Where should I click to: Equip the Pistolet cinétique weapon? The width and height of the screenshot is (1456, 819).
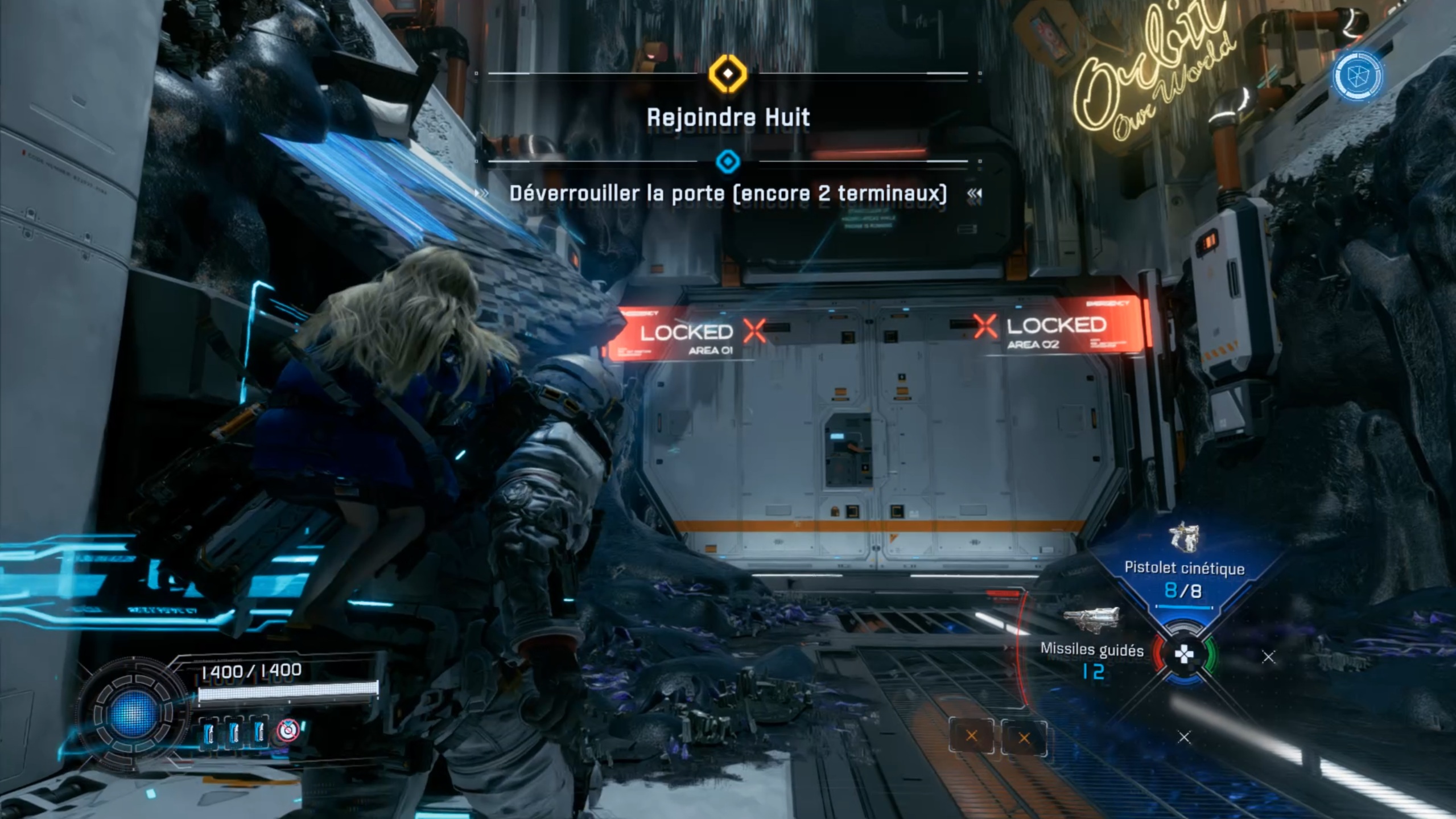[x=1184, y=567]
